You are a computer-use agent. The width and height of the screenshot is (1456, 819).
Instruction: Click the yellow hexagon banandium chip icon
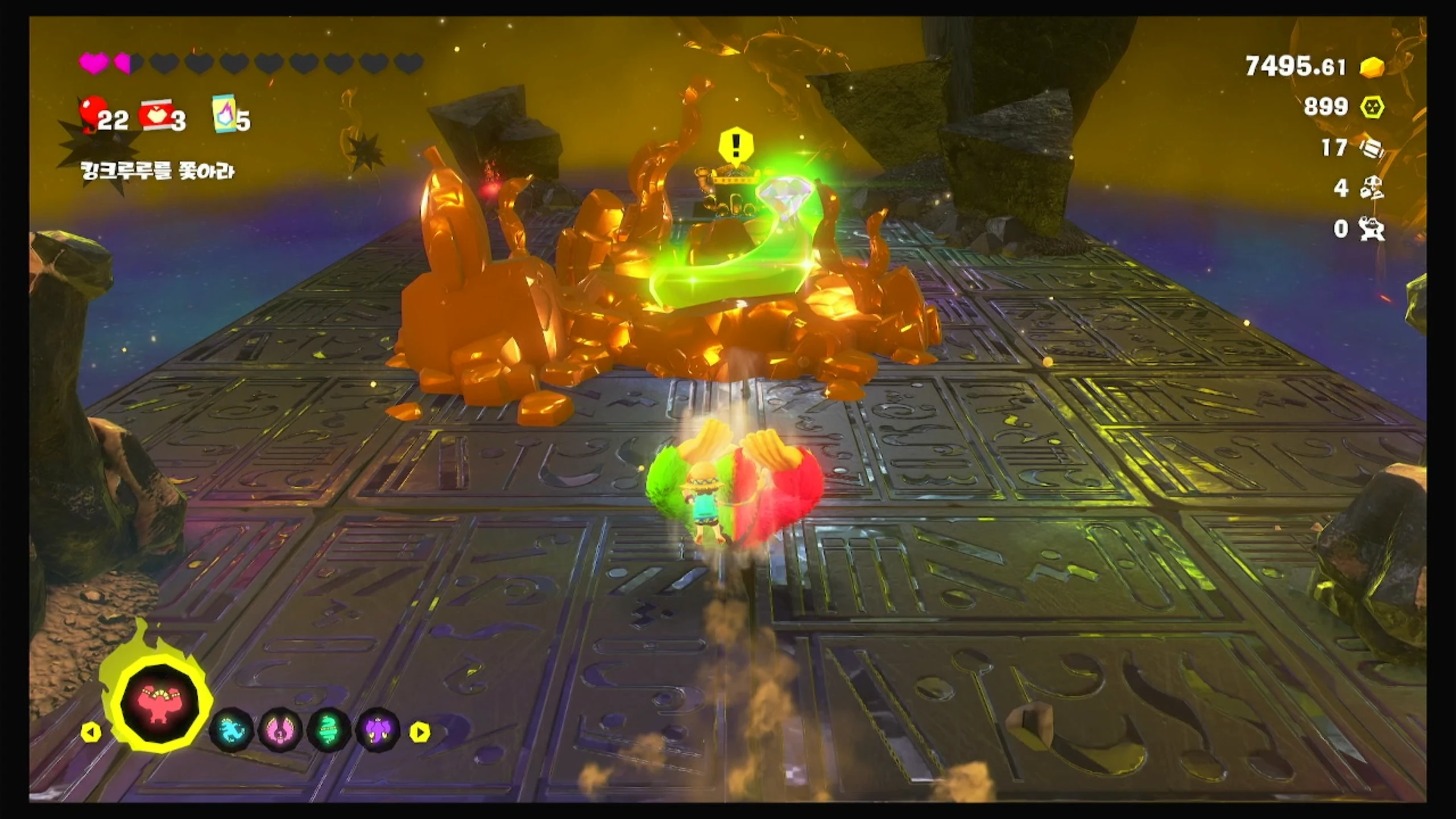[x=1372, y=107]
